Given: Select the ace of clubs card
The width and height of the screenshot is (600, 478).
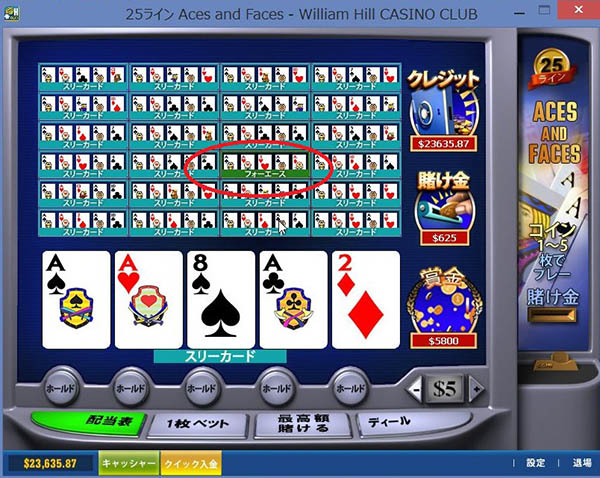Looking at the screenshot, I should (292, 297).
